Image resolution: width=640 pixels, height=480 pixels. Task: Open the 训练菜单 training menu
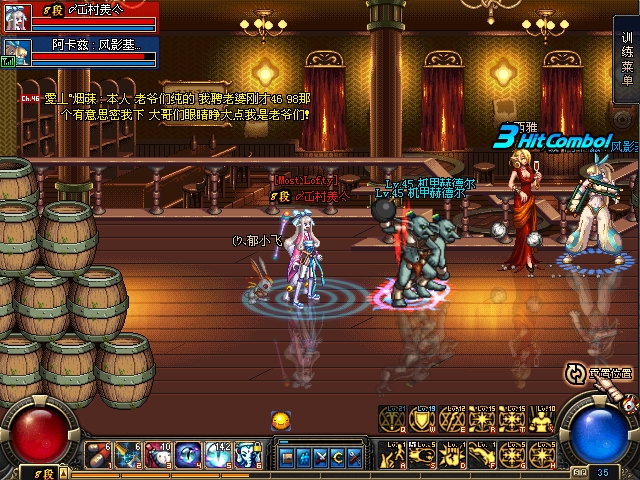627,58
